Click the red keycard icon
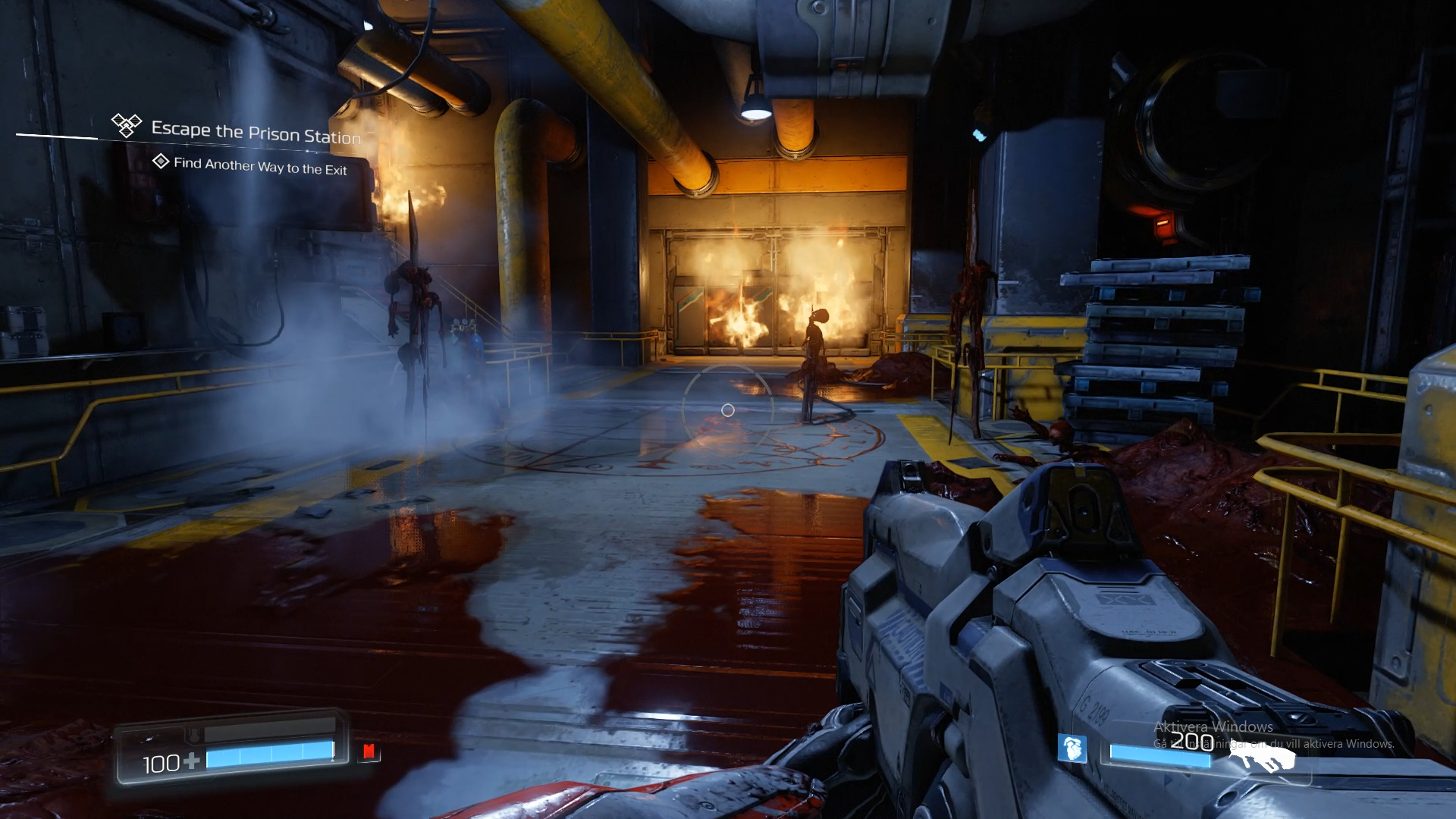Screen dimensions: 1456x819 369,752
